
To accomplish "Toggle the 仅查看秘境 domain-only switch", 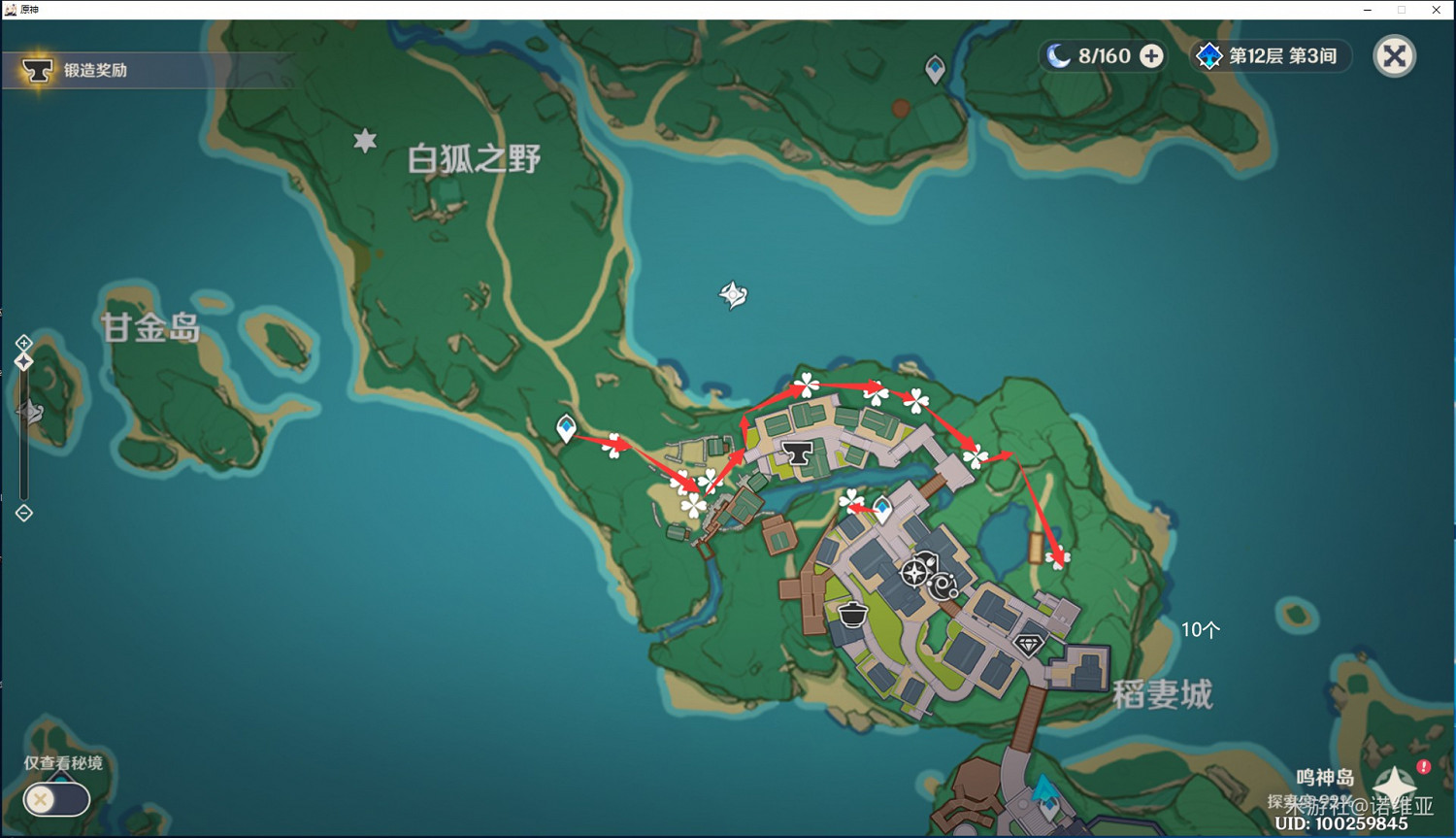I will click(55, 799).
